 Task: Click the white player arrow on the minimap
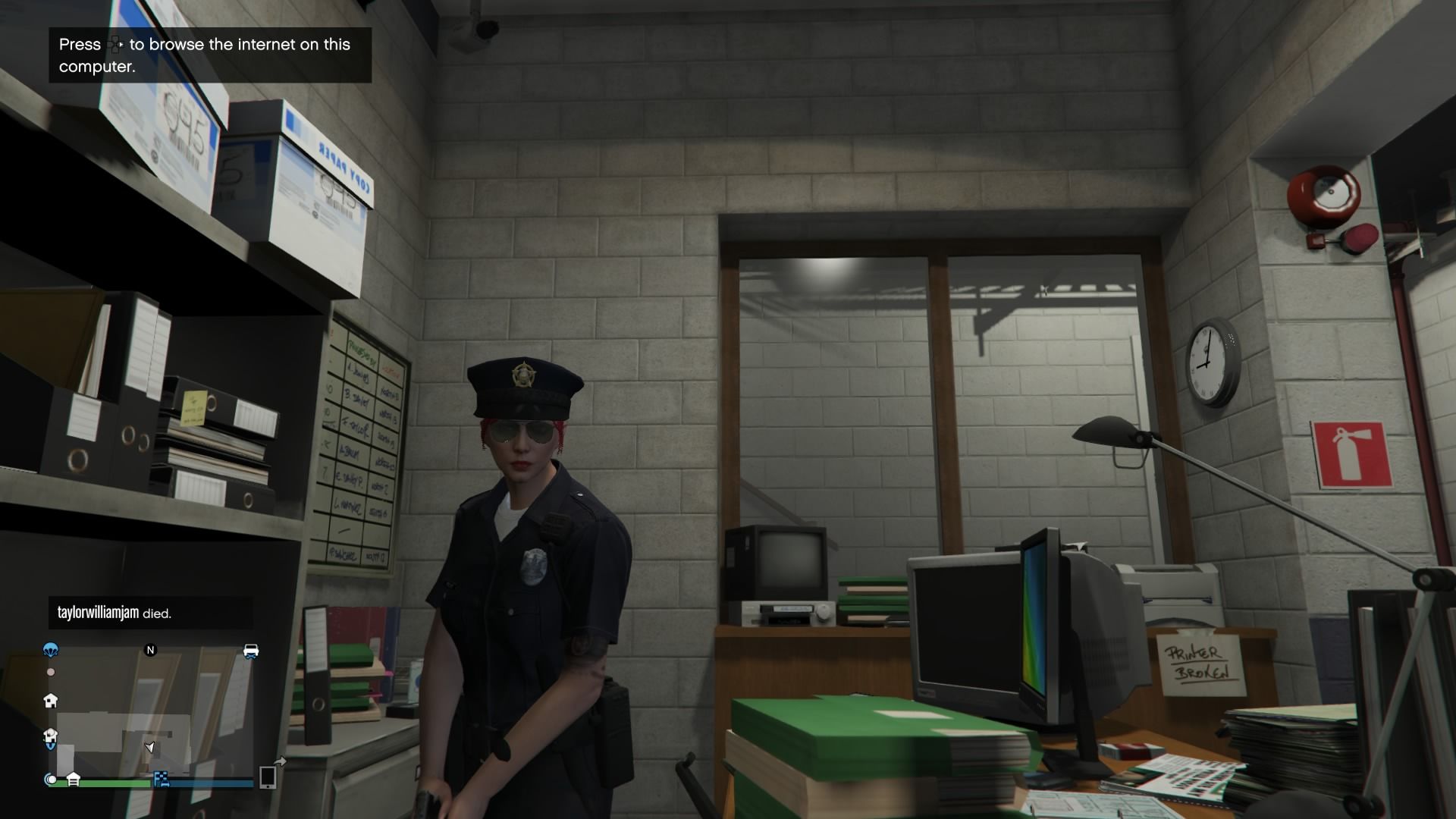pyautogui.click(x=149, y=748)
